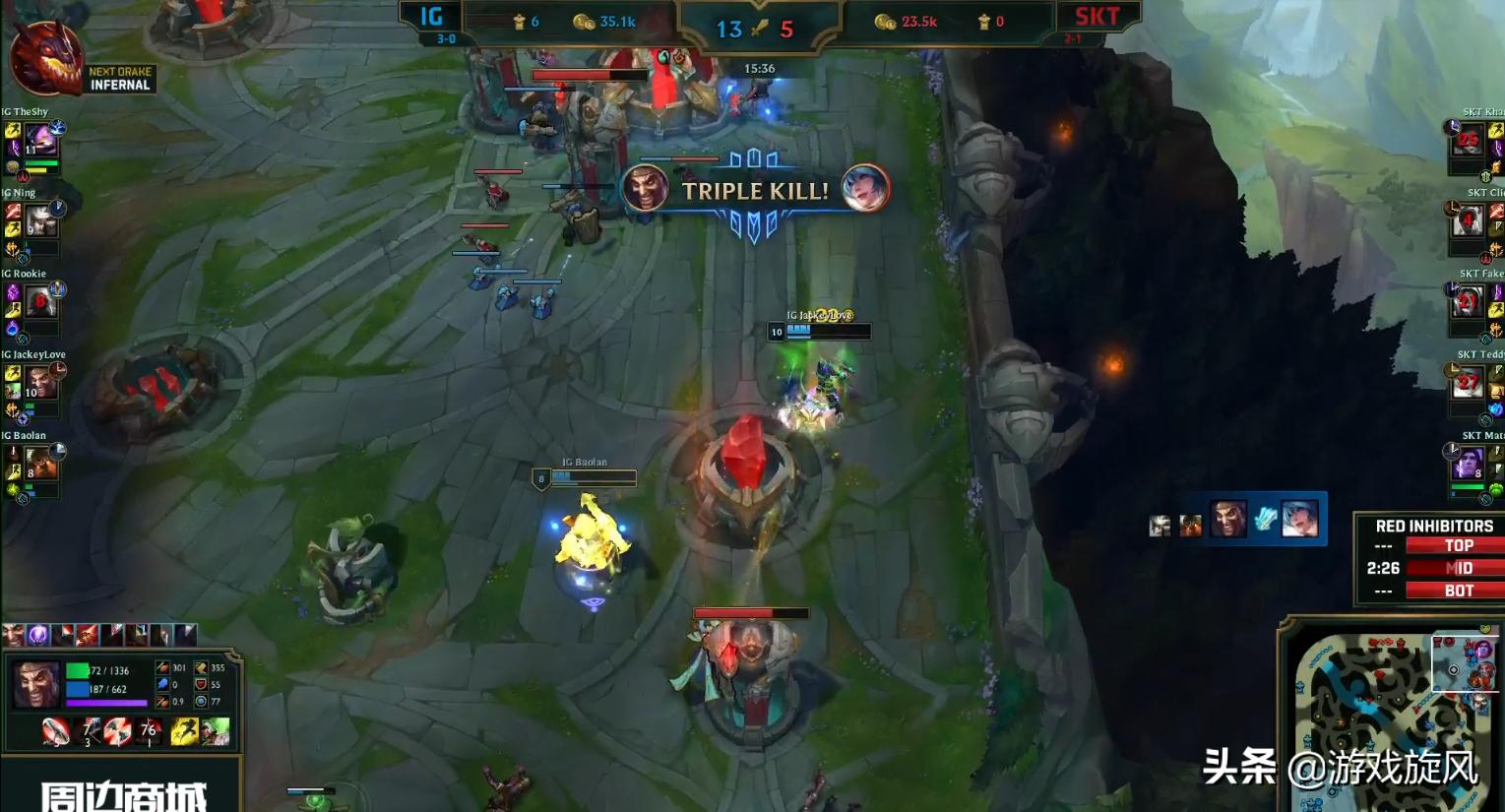Click the SKT team logo on the scoreboard
This screenshot has height=812, width=1505.
(x=1096, y=17)
